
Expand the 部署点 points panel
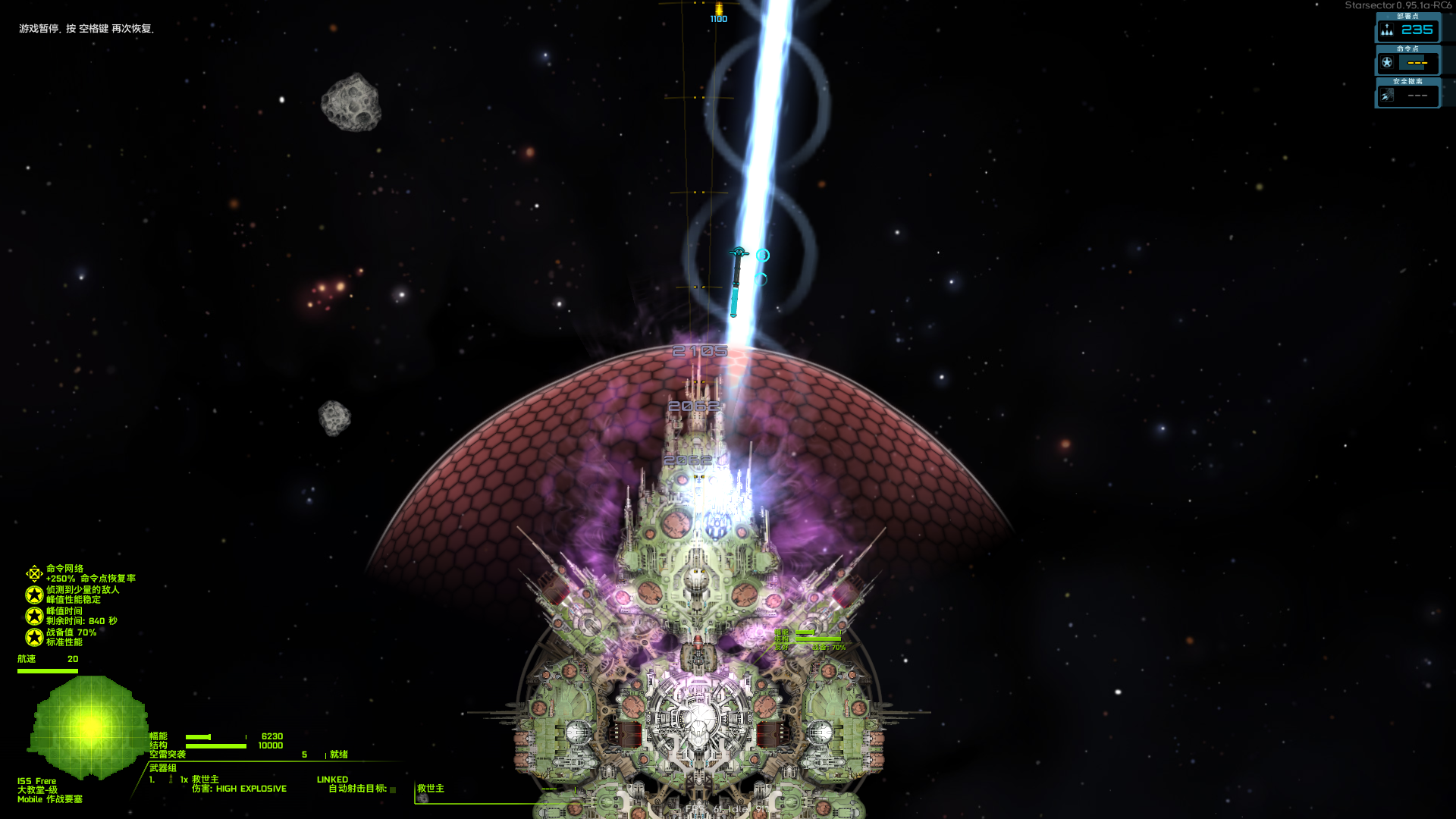[x=1407, y=17]
